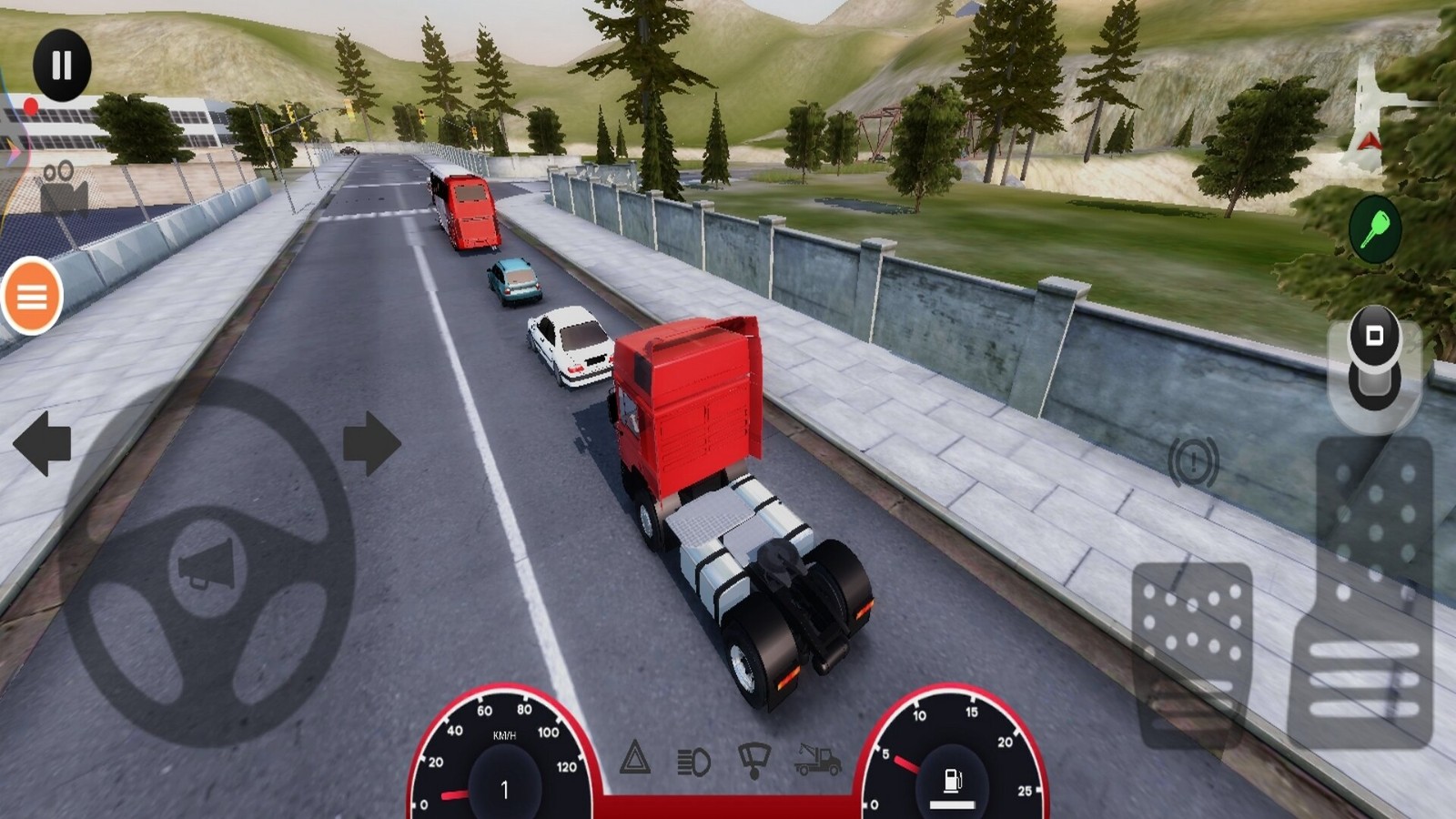1456x819 pixels.
Task: Switch camera view with the camera icon
Action: coord(63,187)
